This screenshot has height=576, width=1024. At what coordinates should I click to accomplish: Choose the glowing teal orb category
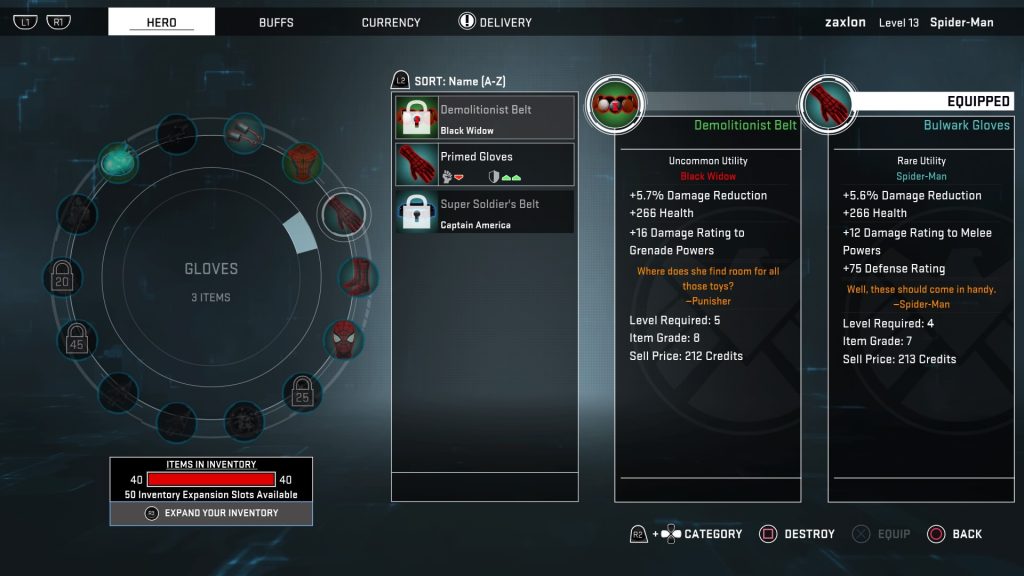(x=120, y=162)
